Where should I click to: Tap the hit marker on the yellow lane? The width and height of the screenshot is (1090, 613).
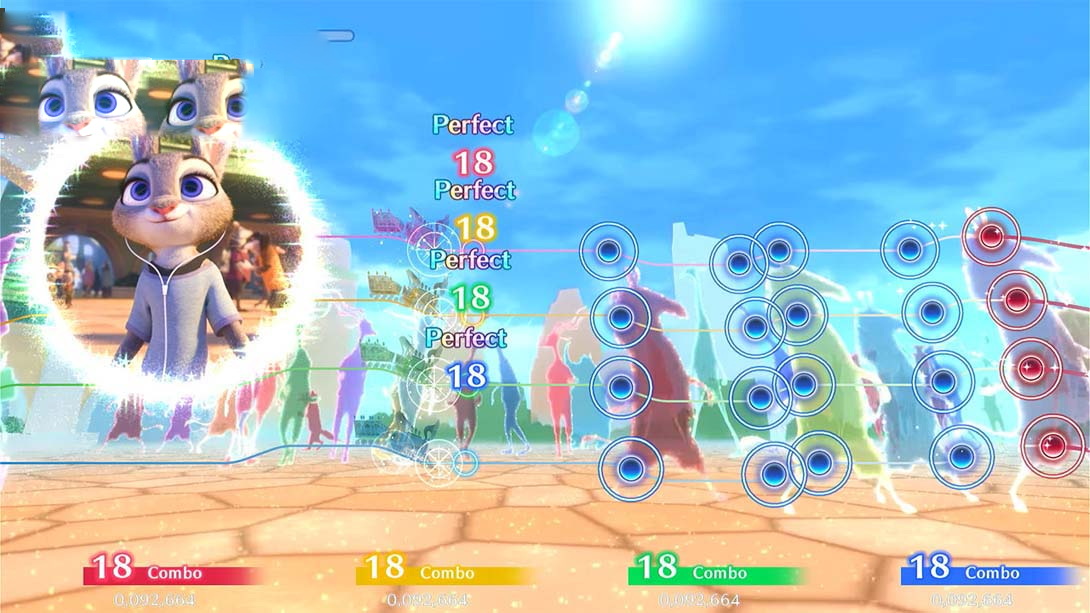[435, 308]
